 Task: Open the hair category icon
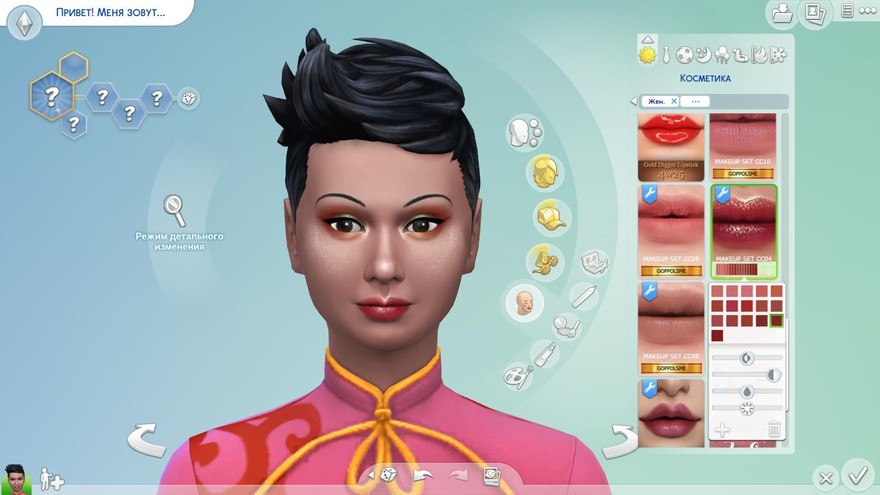544,171
